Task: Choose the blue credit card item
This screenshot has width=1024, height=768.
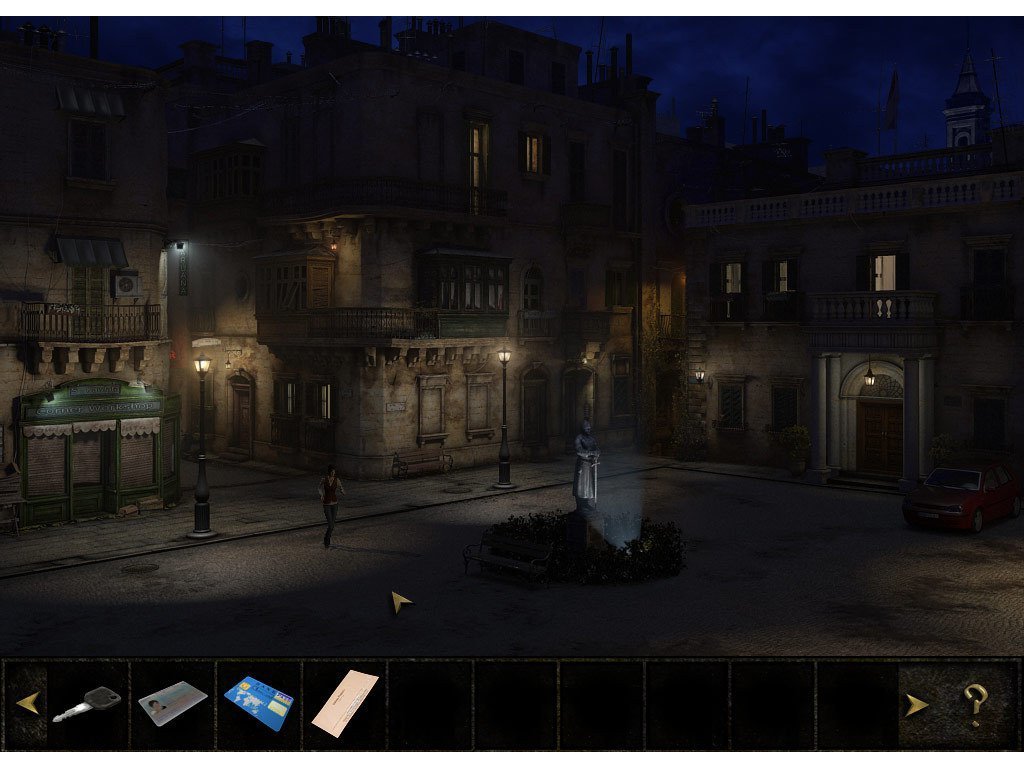Action: pos(259,702)
